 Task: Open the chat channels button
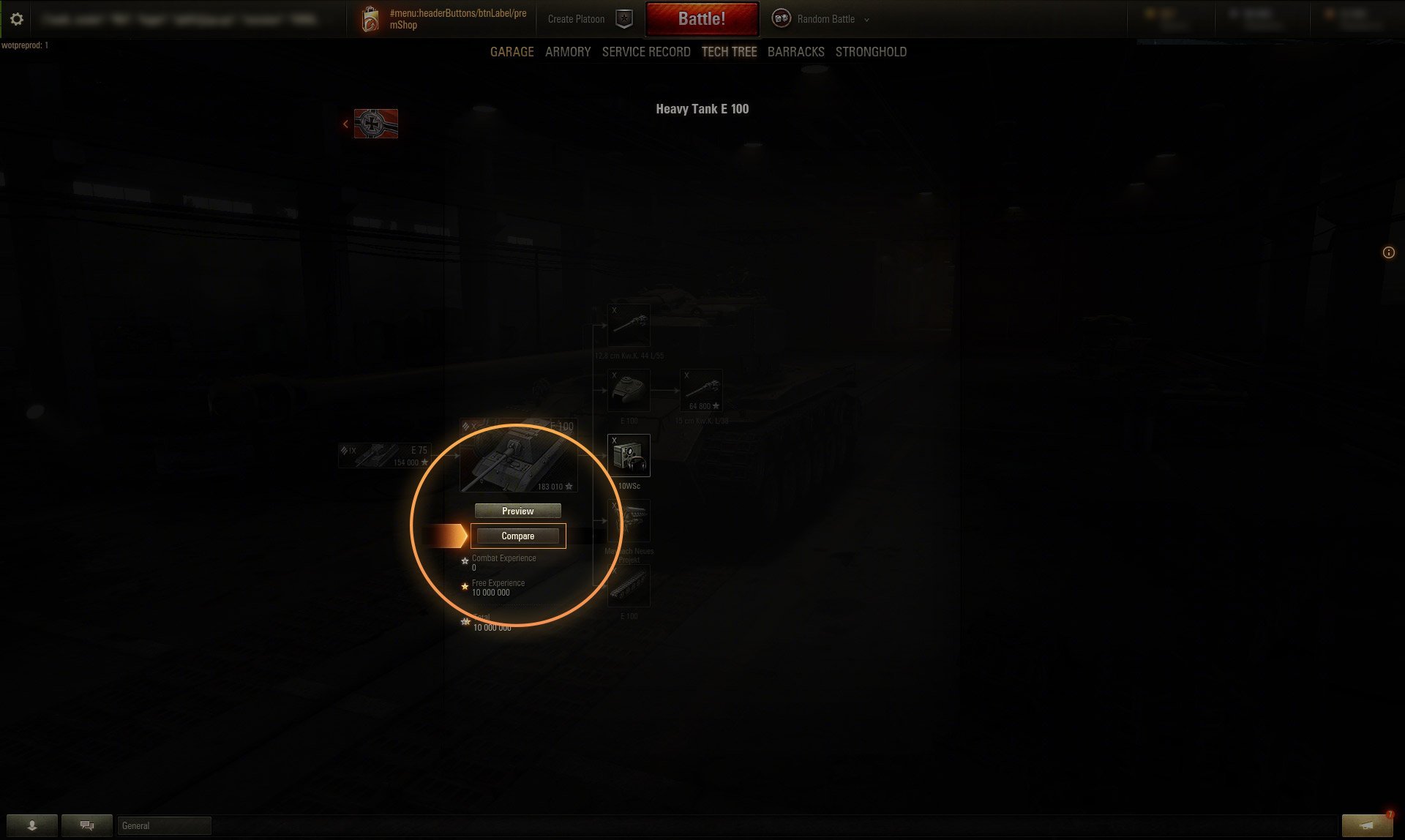point(86,825)
